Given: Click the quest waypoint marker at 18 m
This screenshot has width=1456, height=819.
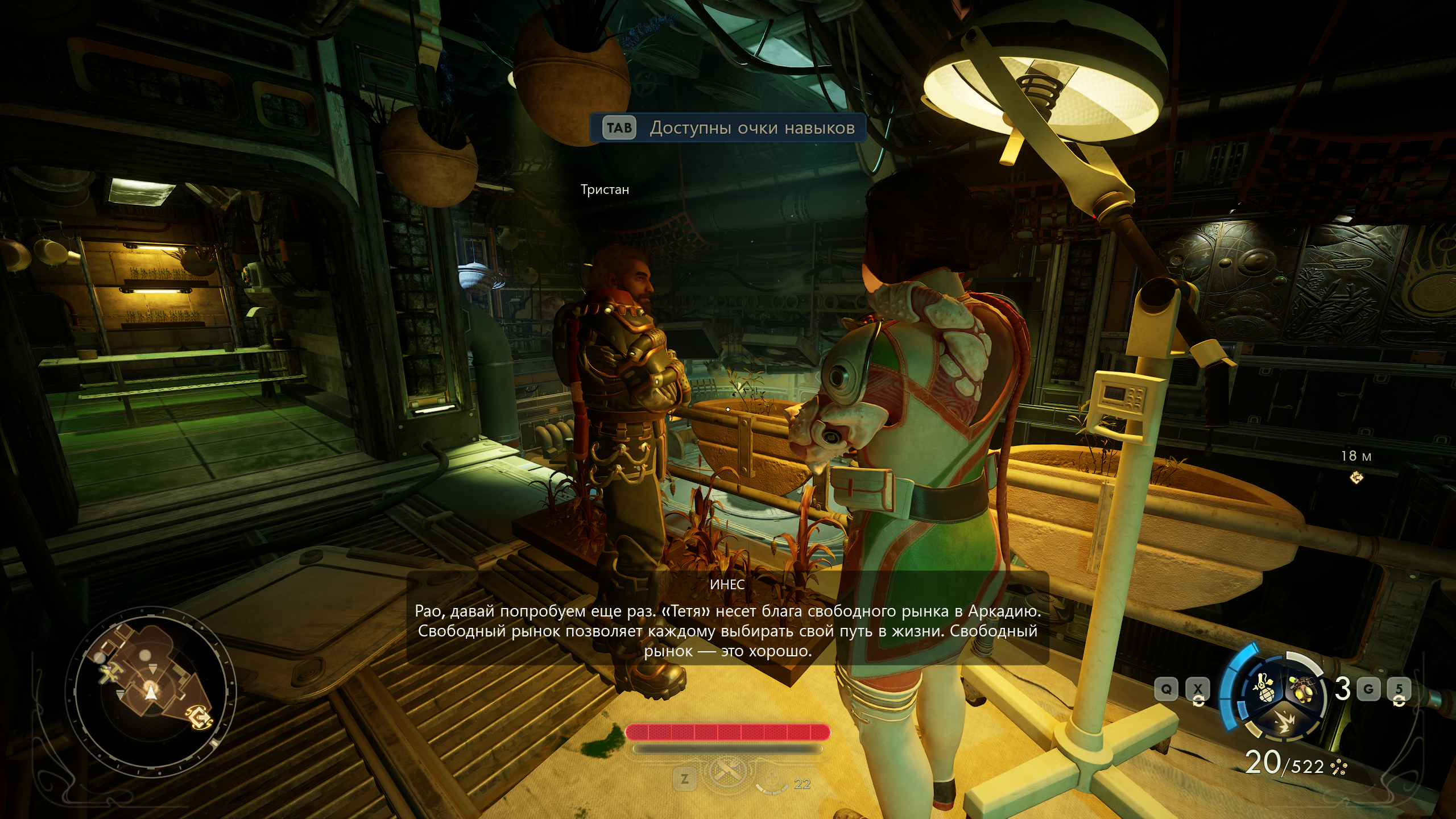Looking at the screenshot, I should pos(1356,478).
